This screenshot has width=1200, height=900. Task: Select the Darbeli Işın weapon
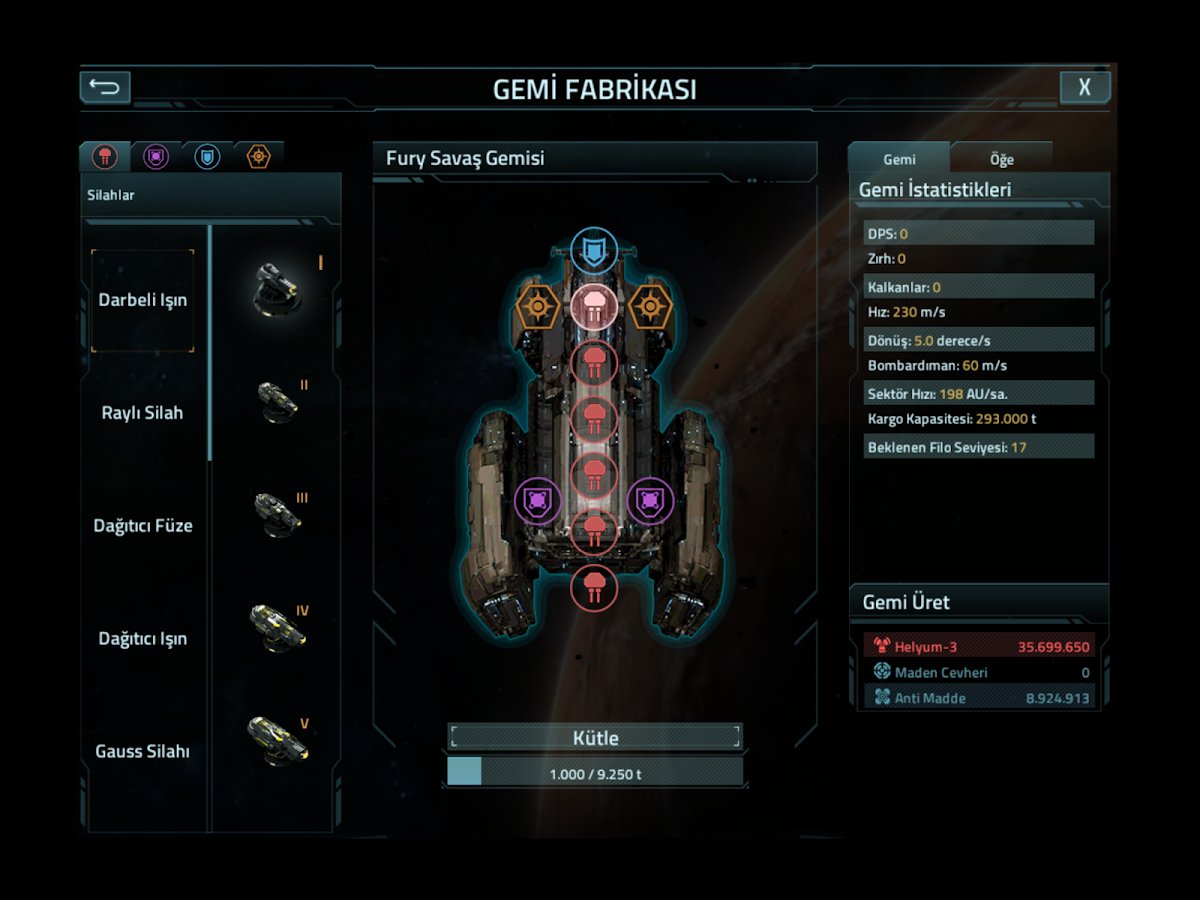point(143,300)
